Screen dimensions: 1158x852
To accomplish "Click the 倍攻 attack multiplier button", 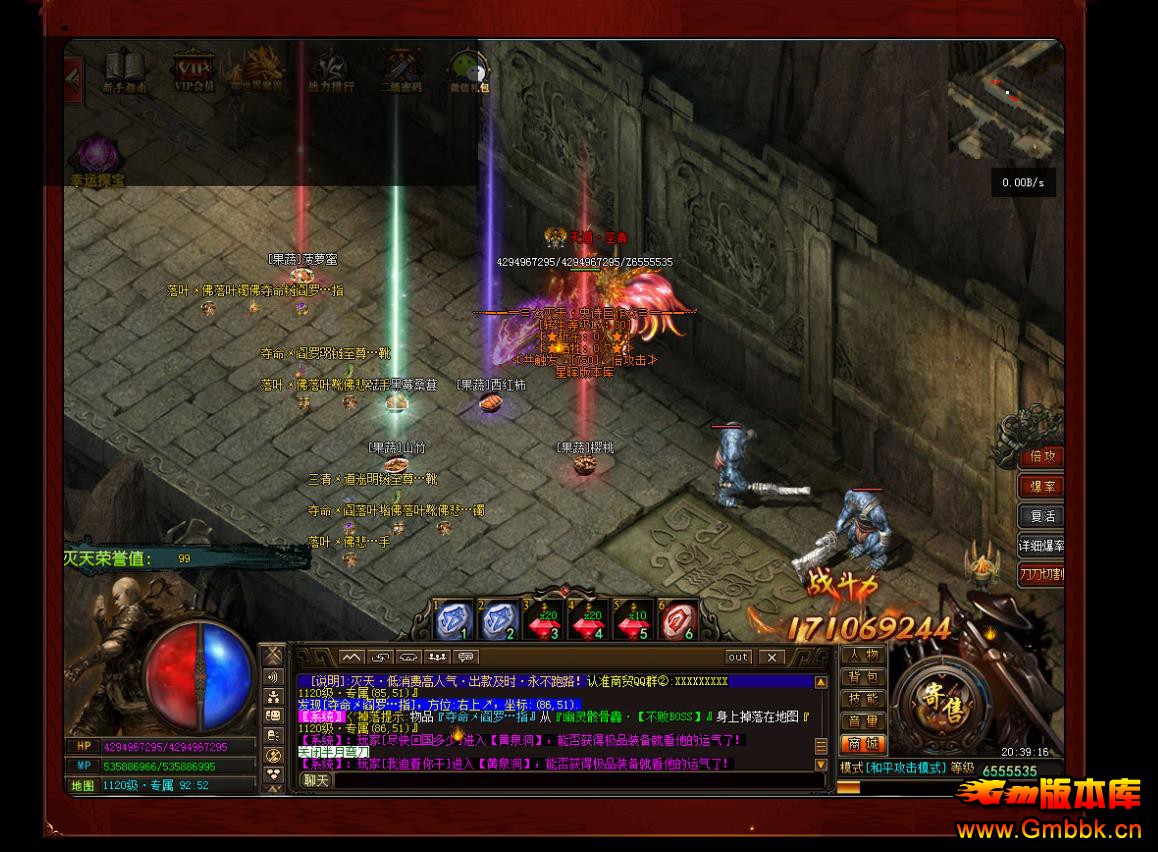I will [1042, 456].
